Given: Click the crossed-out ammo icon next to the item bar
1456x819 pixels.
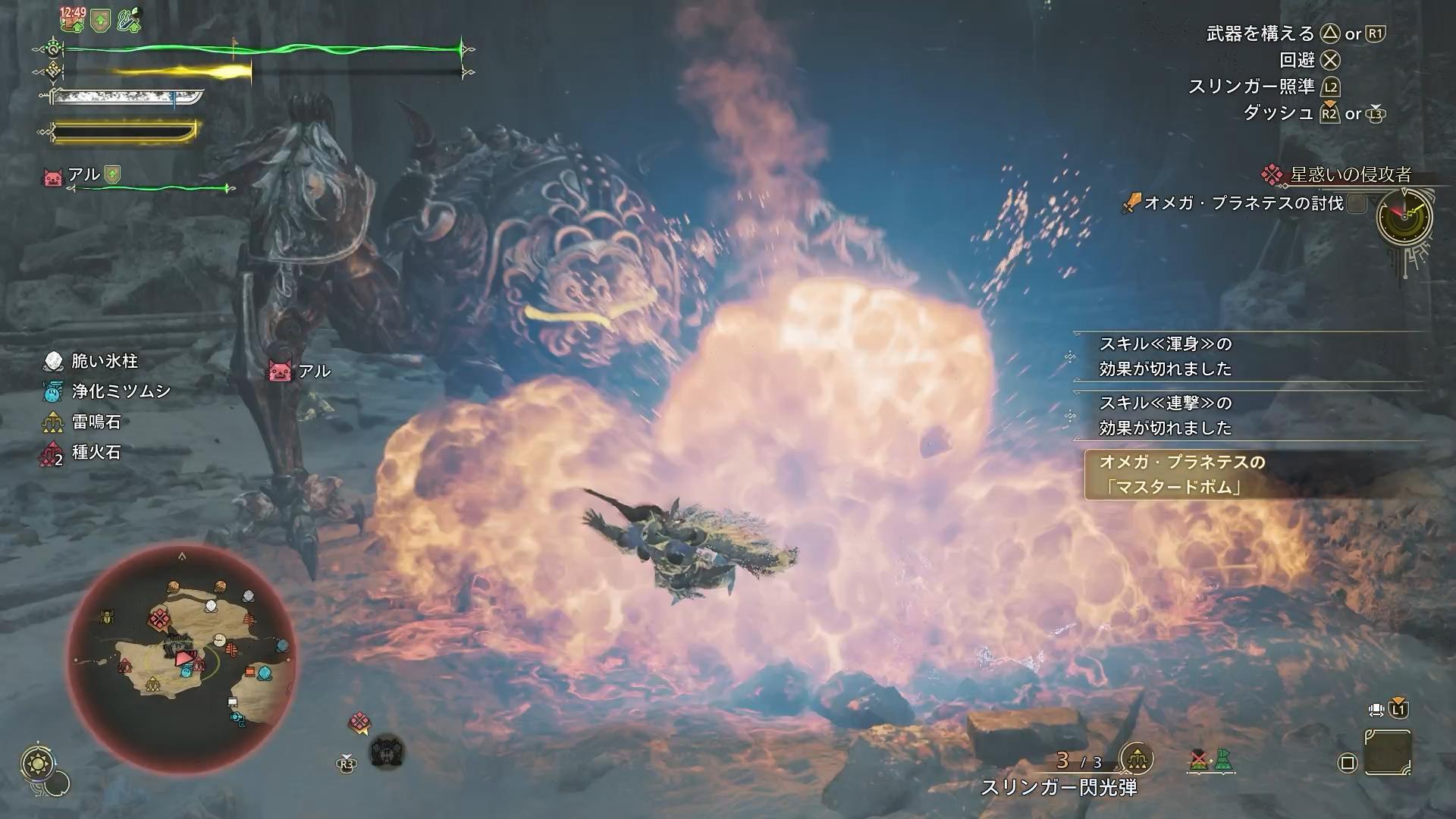Looking at the screenshot, I should (x=1199, y=760).
